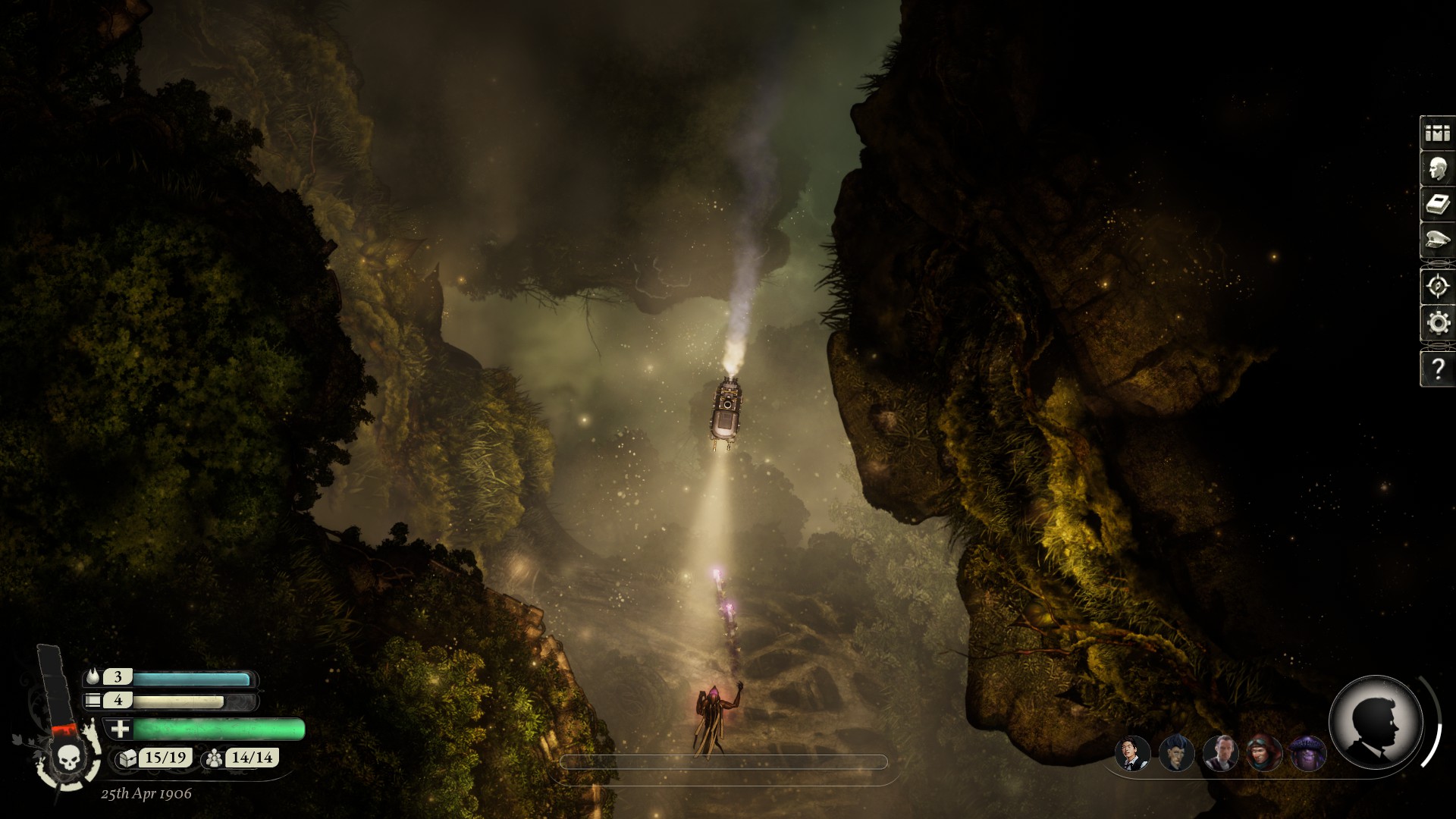Open the gear settings menu

[x=1437, y=324]
